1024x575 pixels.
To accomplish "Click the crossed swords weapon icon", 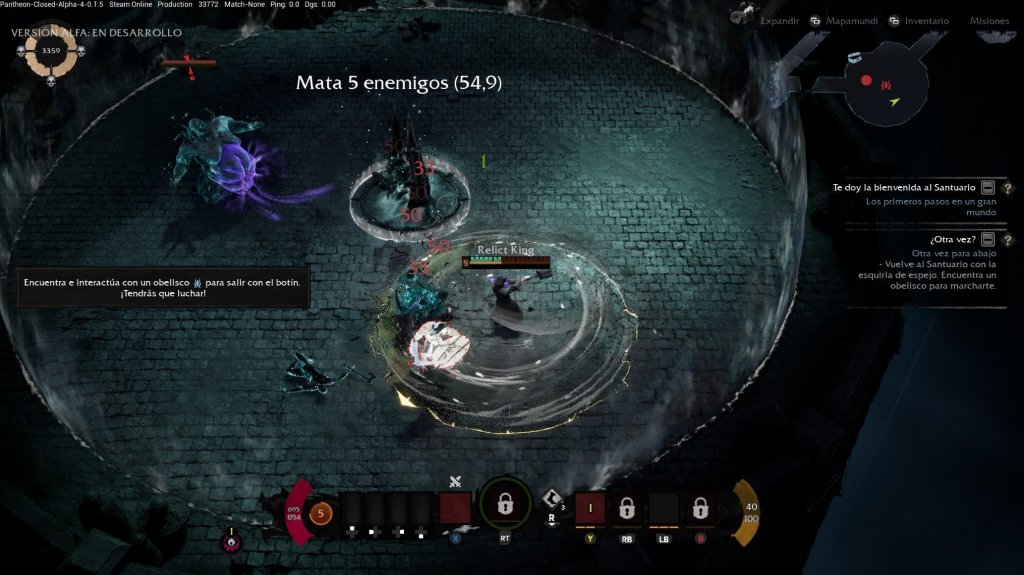I will tap(455, 482).
